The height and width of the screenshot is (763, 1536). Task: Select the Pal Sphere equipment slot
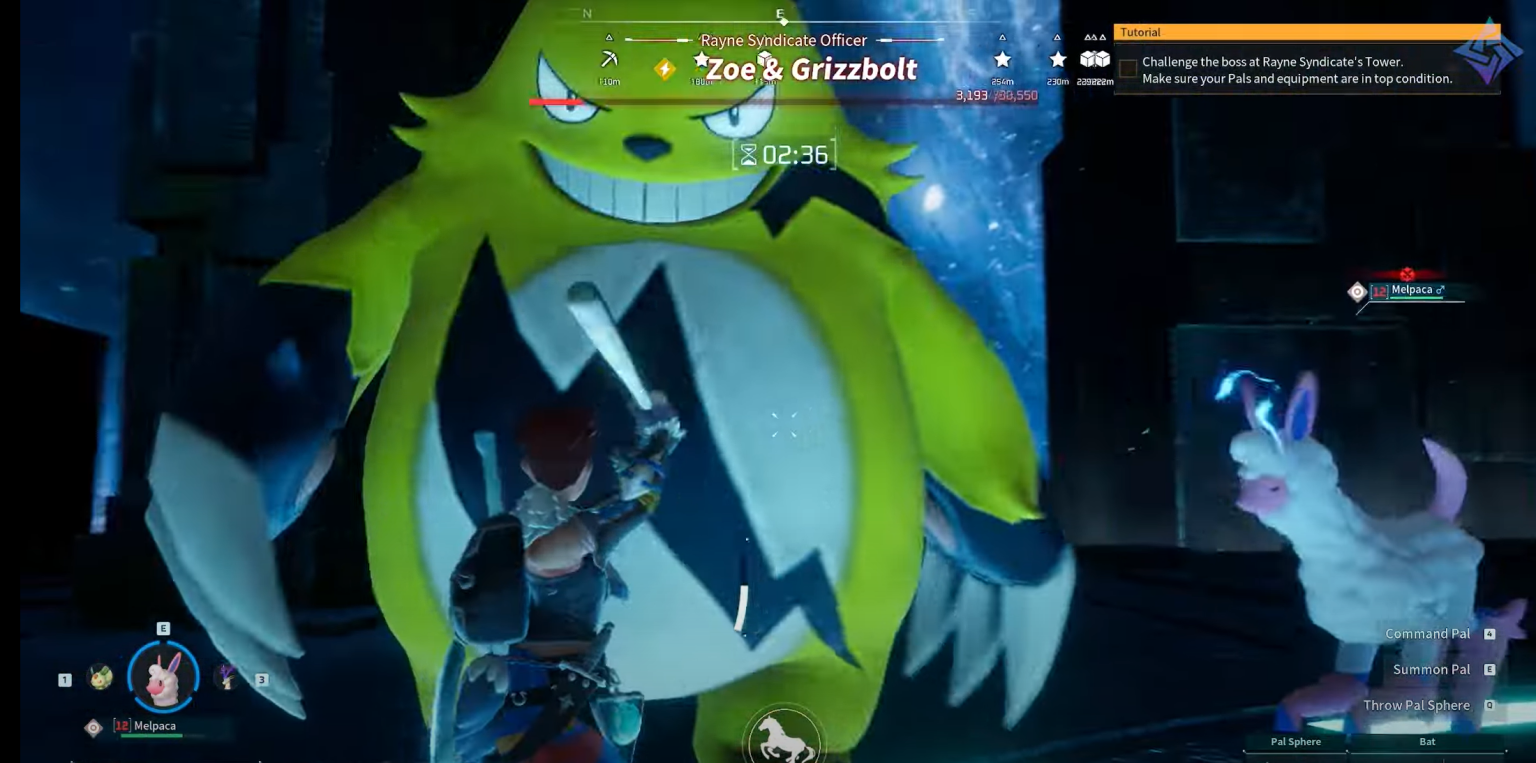(1295, 742)
